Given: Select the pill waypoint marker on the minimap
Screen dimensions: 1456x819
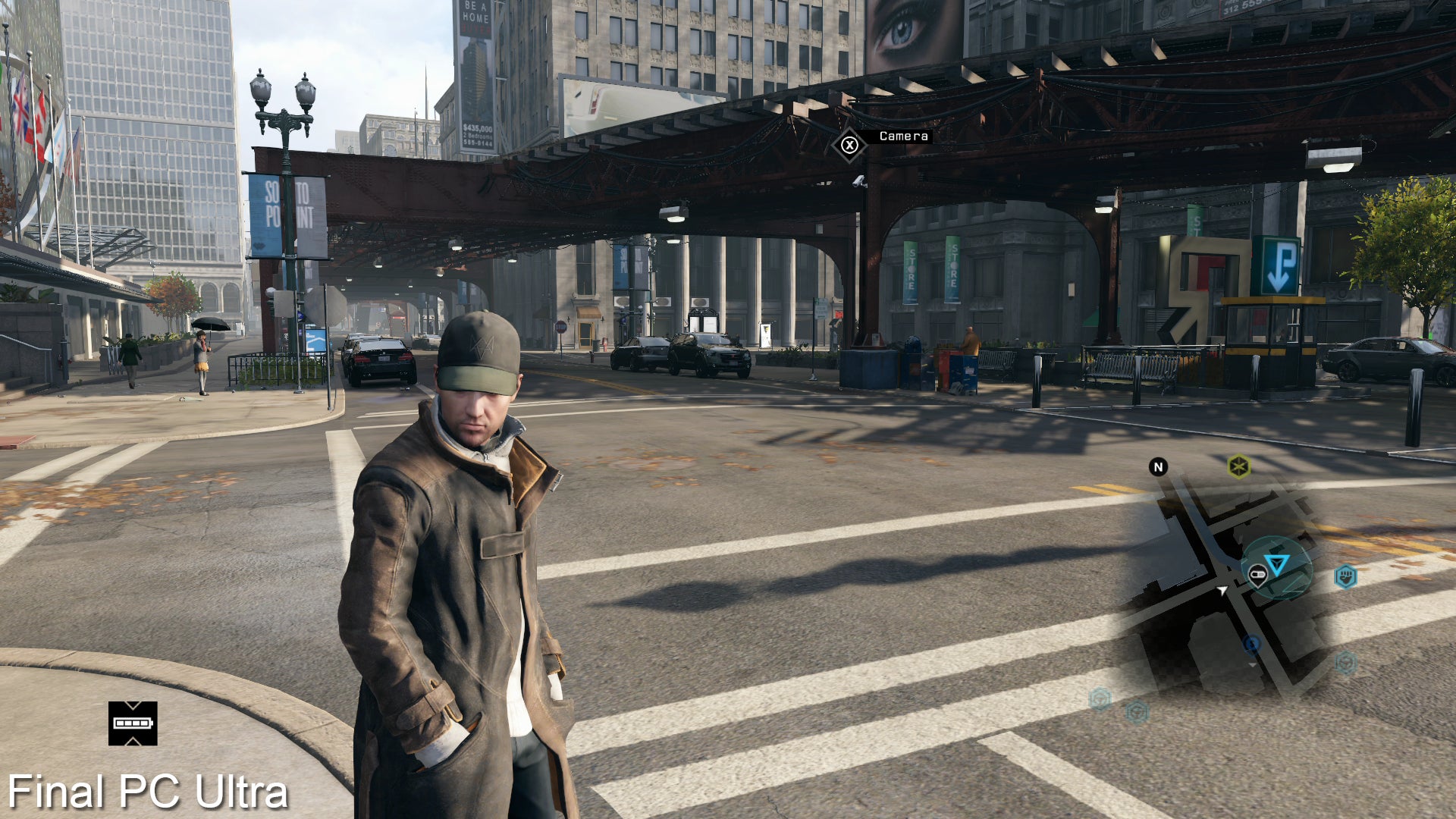Looking at the screenshot, I should 1258,574.
